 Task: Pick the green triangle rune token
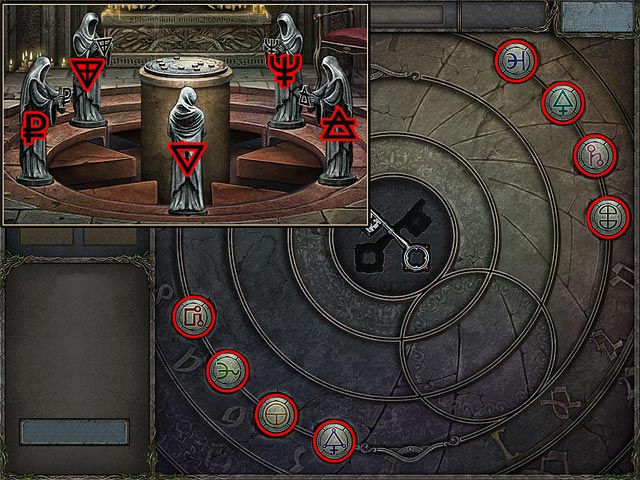(x=562, y=101)
